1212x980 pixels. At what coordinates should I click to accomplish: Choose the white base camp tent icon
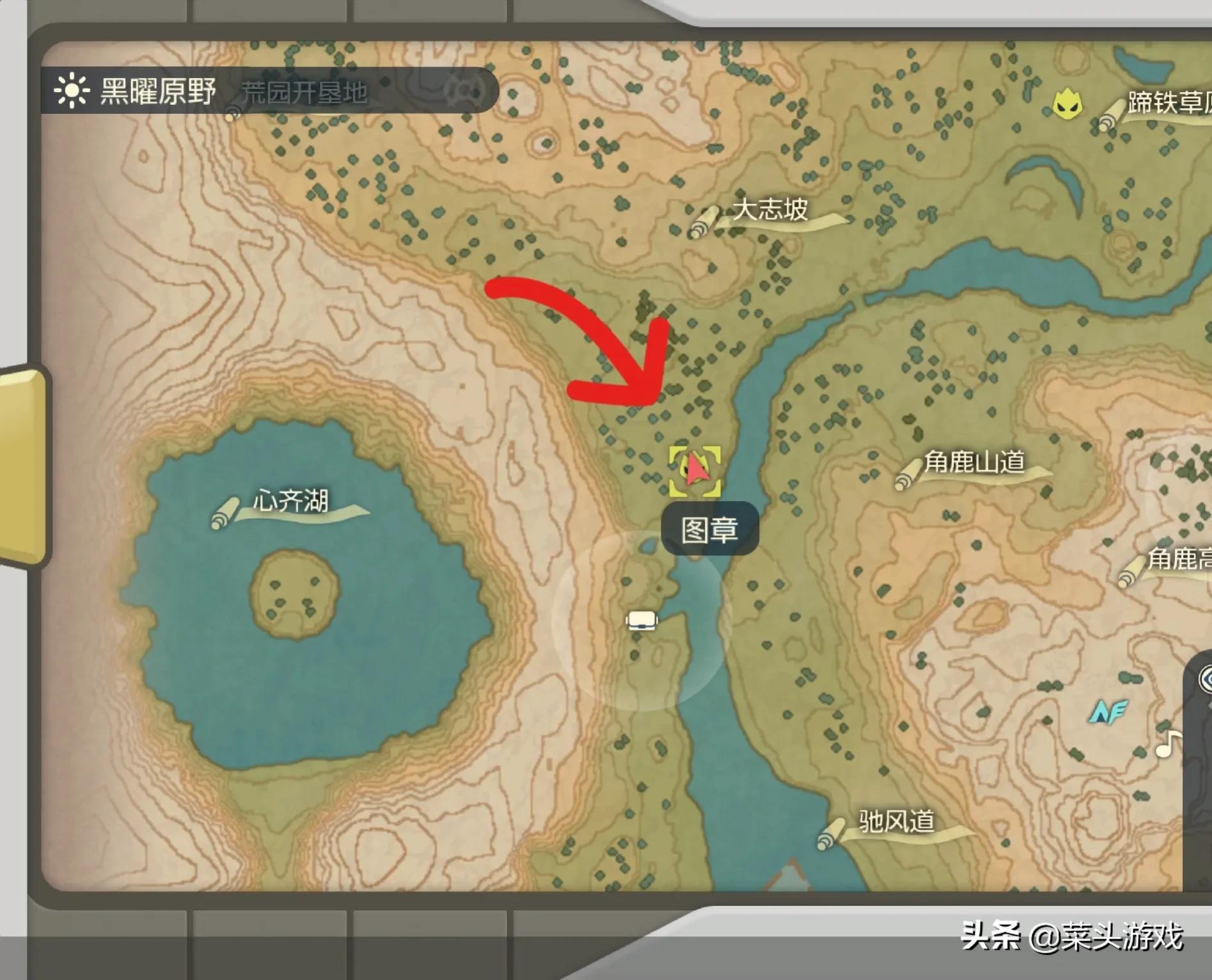click(641, 620)
